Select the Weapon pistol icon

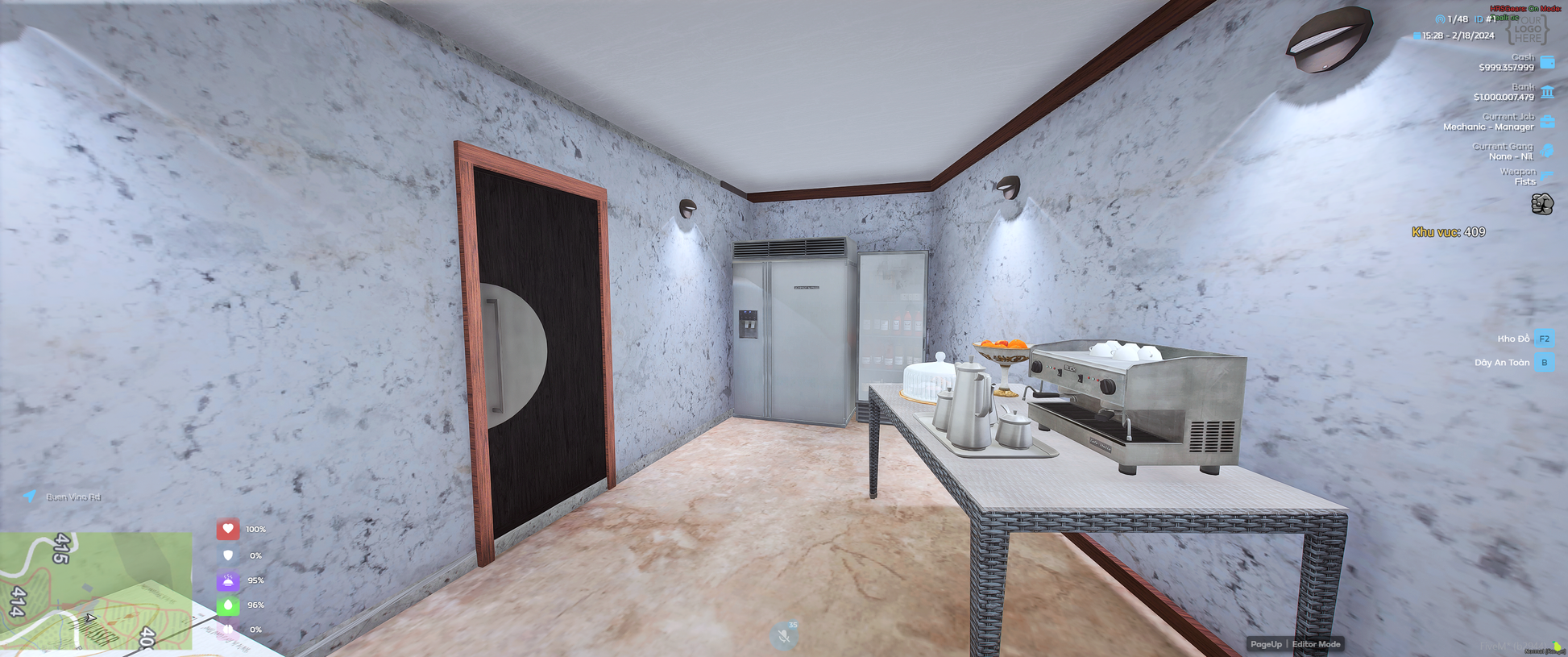[x=1547, y=175]
